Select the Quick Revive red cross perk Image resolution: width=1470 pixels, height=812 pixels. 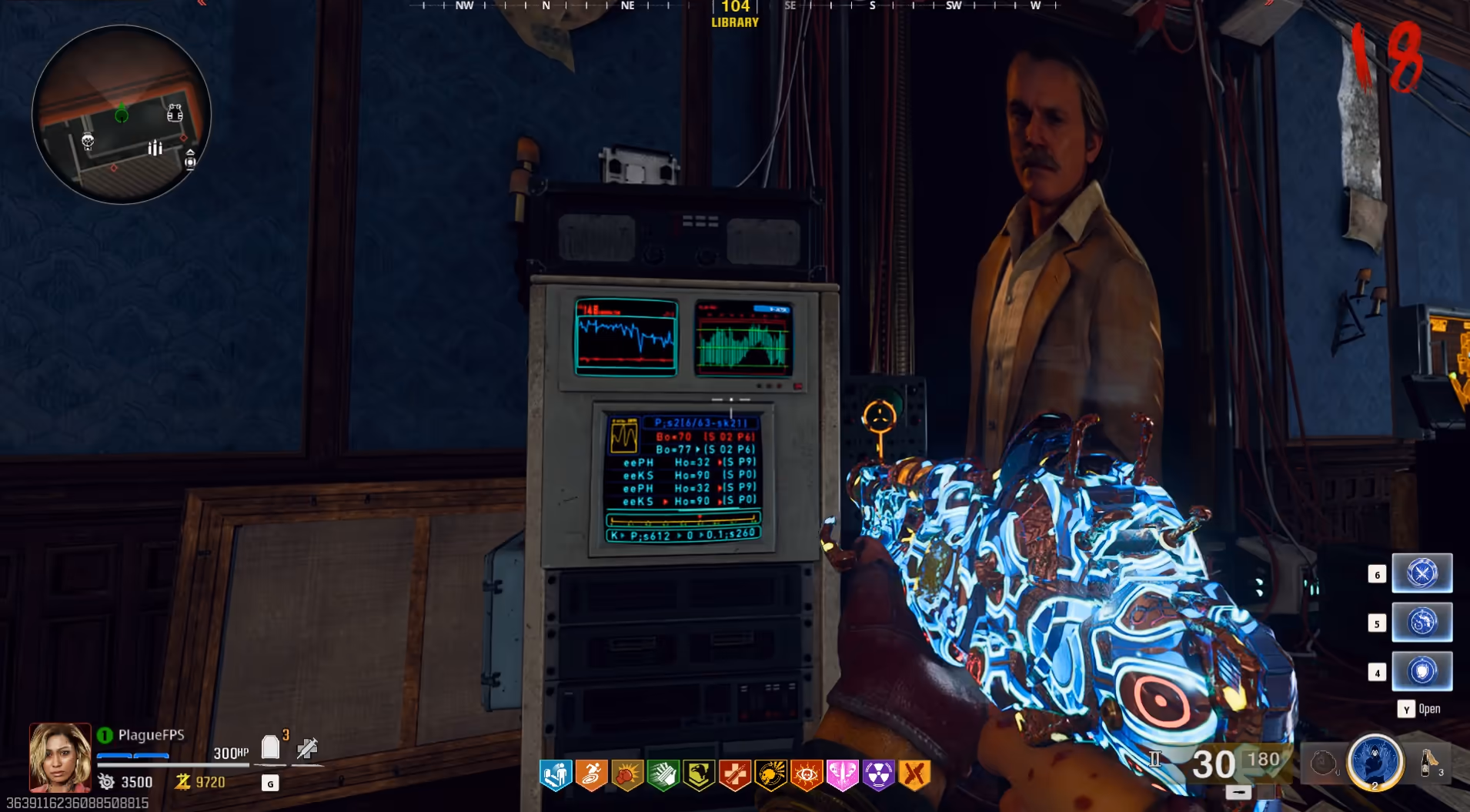tap(735, 775)
